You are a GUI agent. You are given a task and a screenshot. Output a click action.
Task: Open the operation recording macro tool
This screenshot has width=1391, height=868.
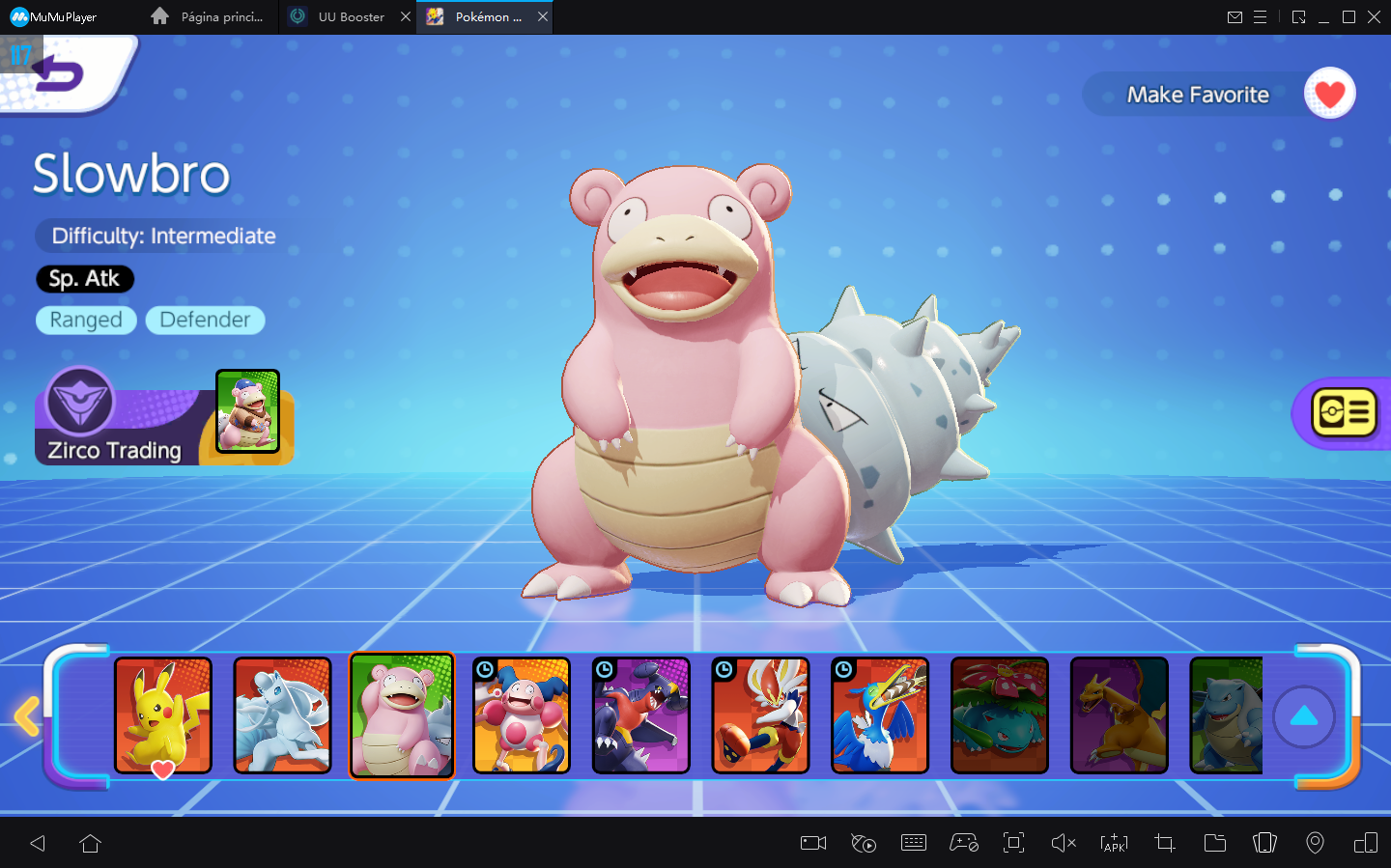pyautogui.click(x=864, y=843)
